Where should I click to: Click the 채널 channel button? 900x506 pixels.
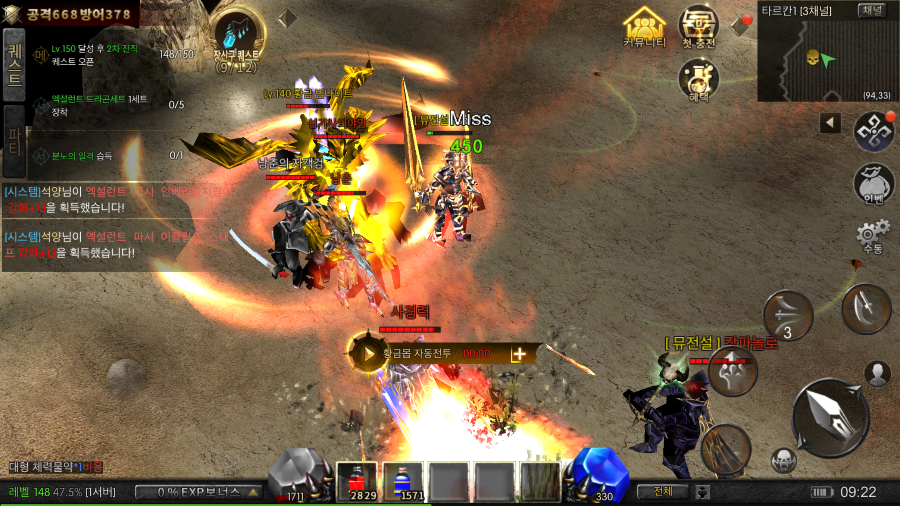[x=871, y=10]
